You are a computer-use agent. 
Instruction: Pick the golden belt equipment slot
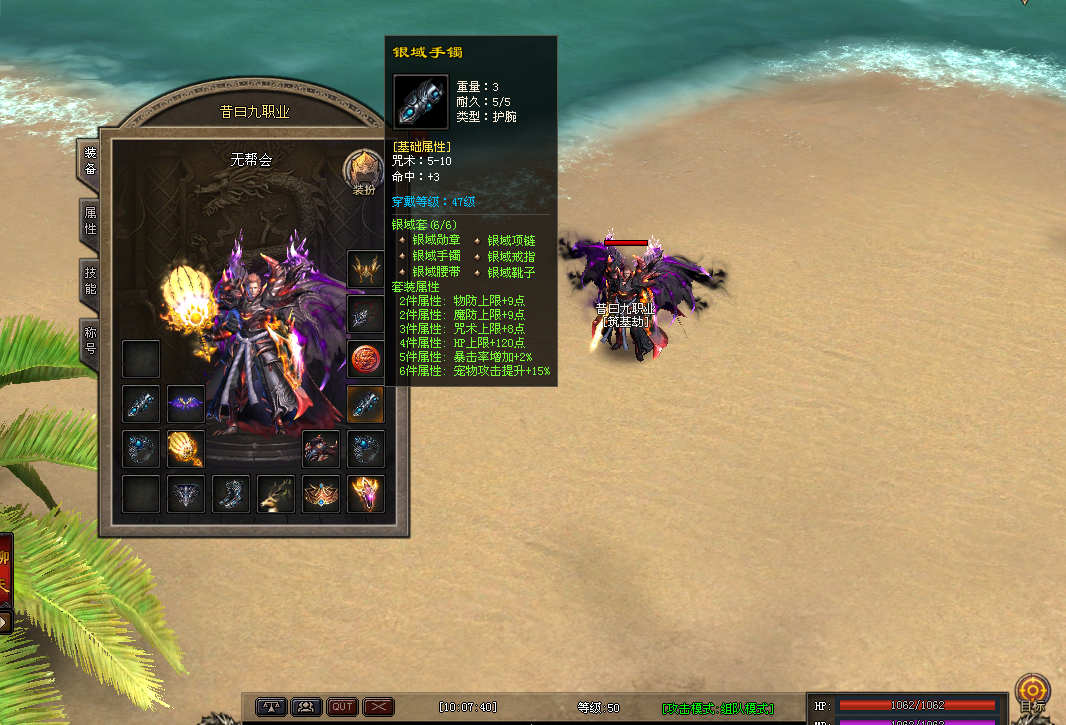(321, 494)
